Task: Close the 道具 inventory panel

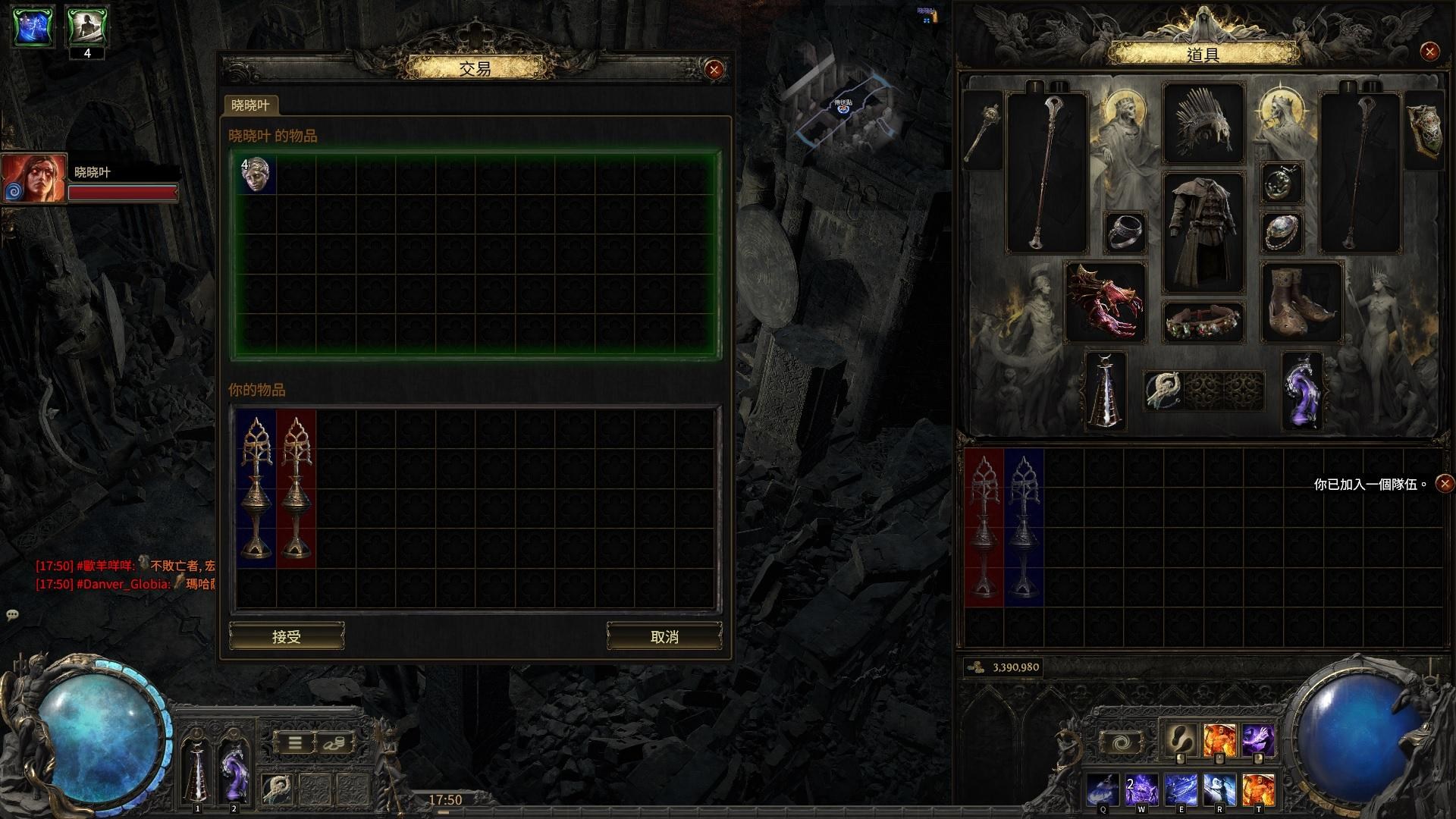Action: [1429, 52]
